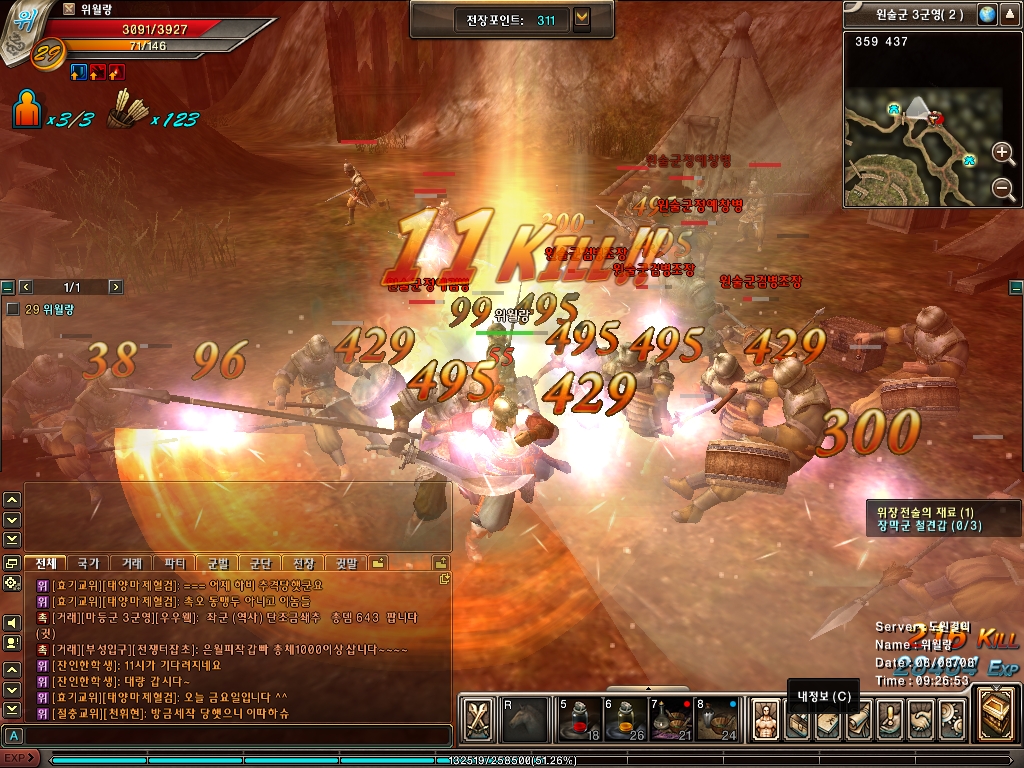The height and width of the screenshot is (768, 1024).
Task: Open the world map globe icon
Action: [x=986, y=15]
